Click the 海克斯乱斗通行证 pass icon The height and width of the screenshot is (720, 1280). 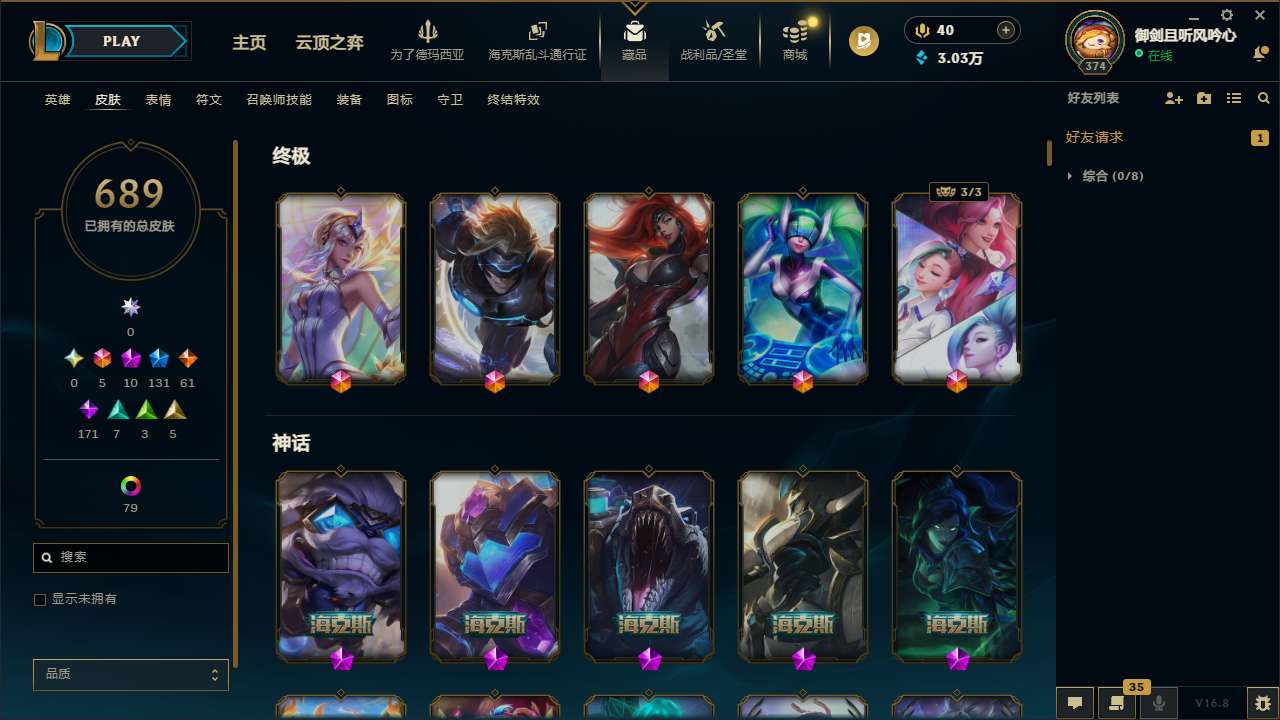click(536, 40)
